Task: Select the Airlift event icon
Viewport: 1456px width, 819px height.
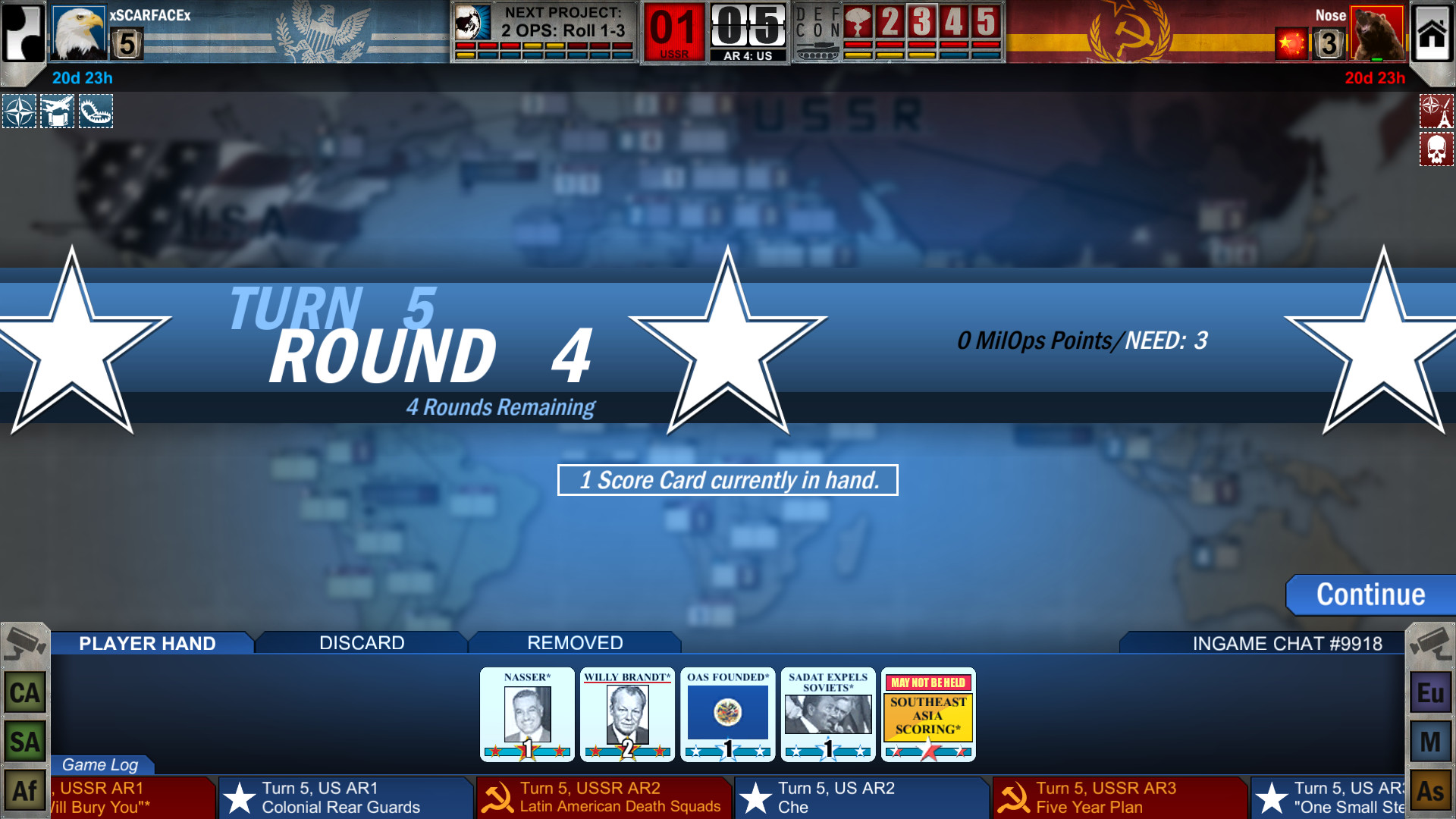Action: [x=58, y=111]
